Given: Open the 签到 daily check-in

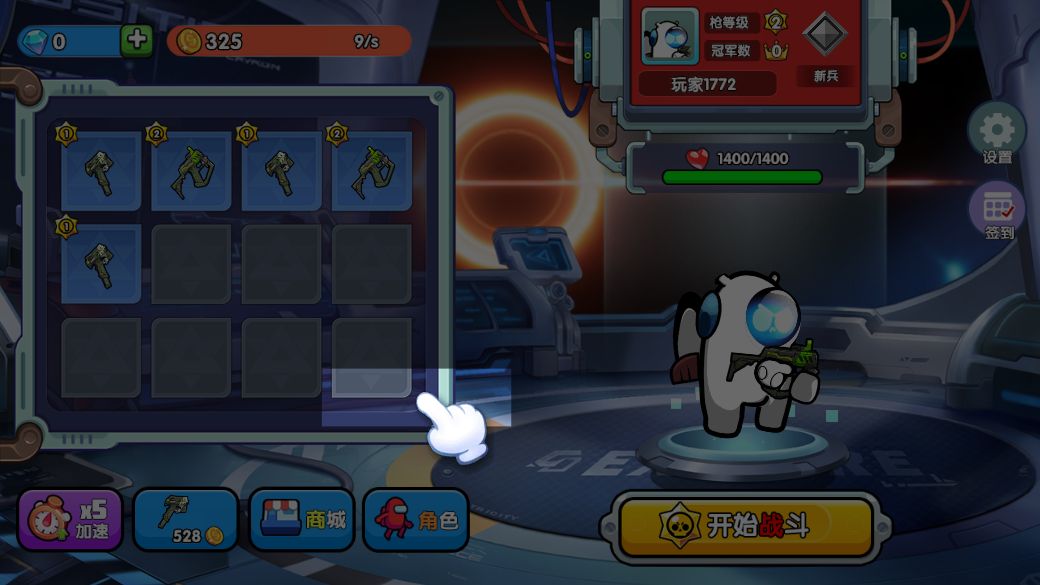Looking at the screenshot, I should tap(998, 211).
